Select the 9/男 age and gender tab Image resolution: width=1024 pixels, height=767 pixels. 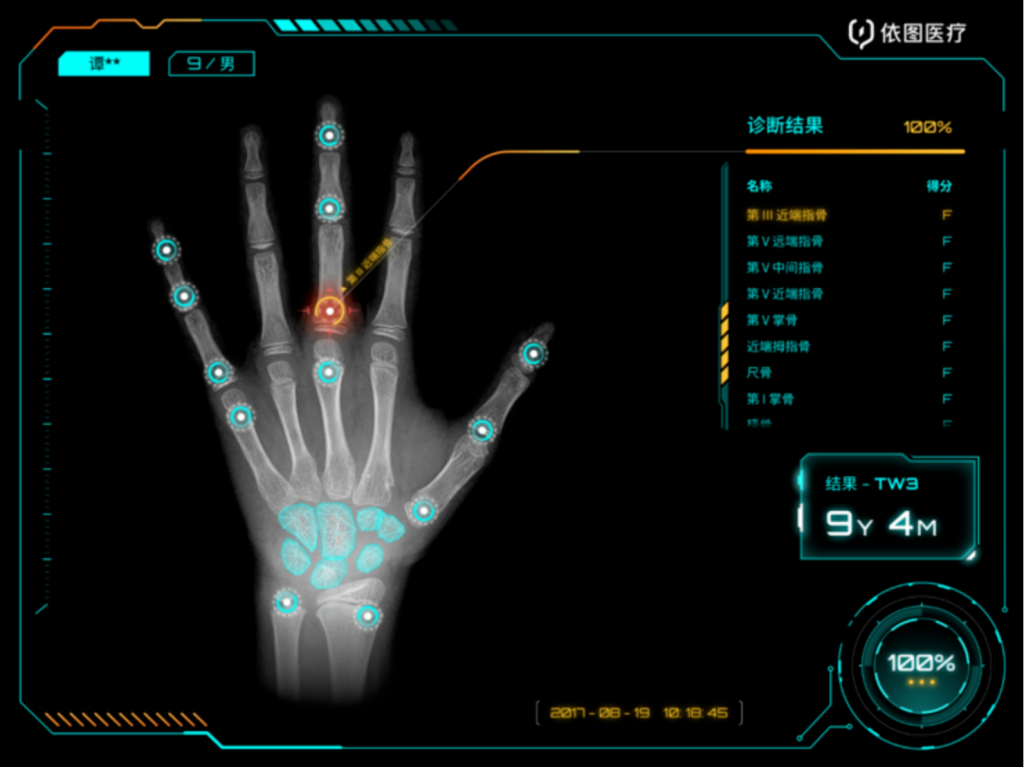211,64
